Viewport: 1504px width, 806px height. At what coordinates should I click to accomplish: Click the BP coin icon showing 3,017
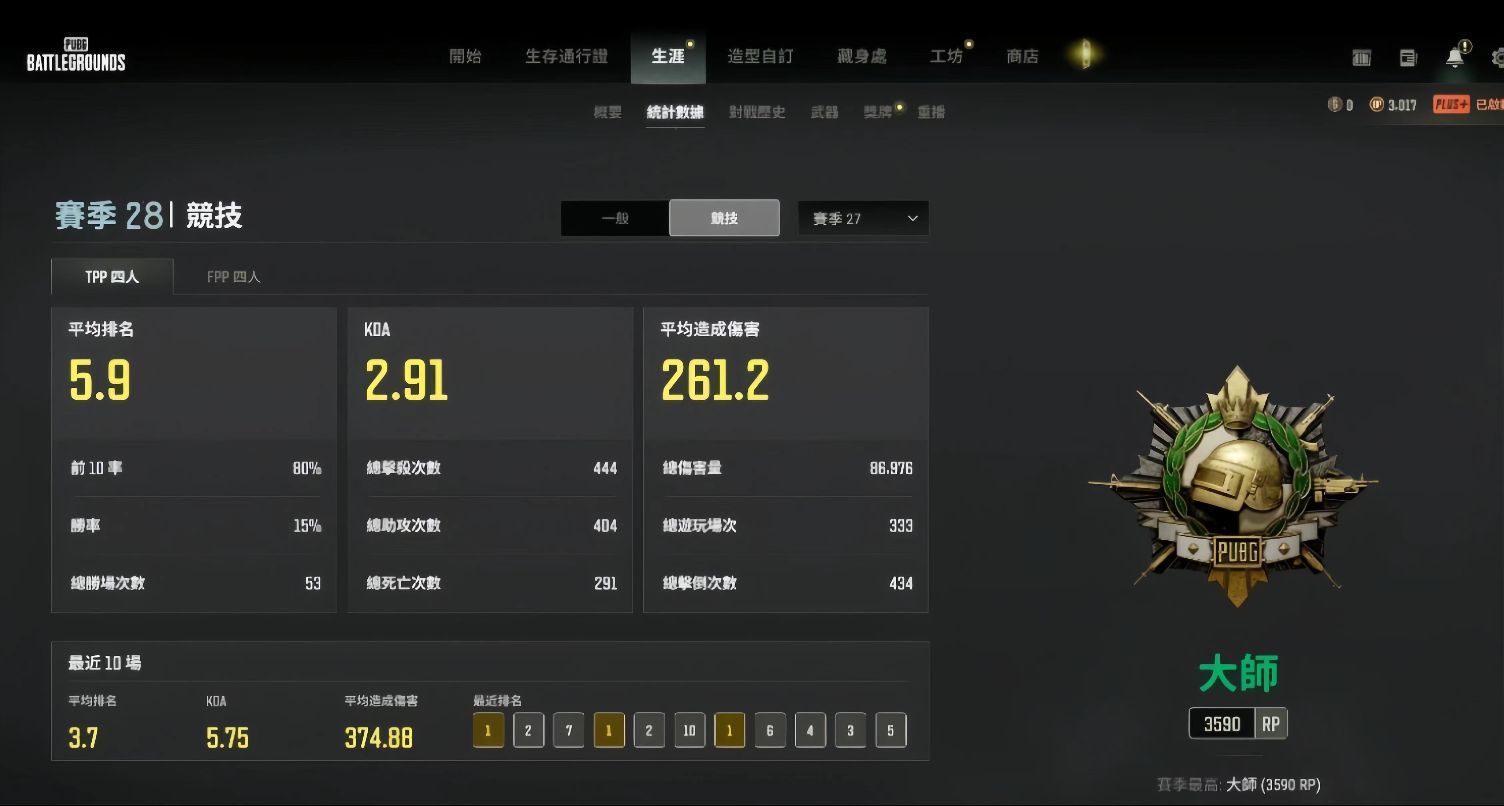point(1377,104)
